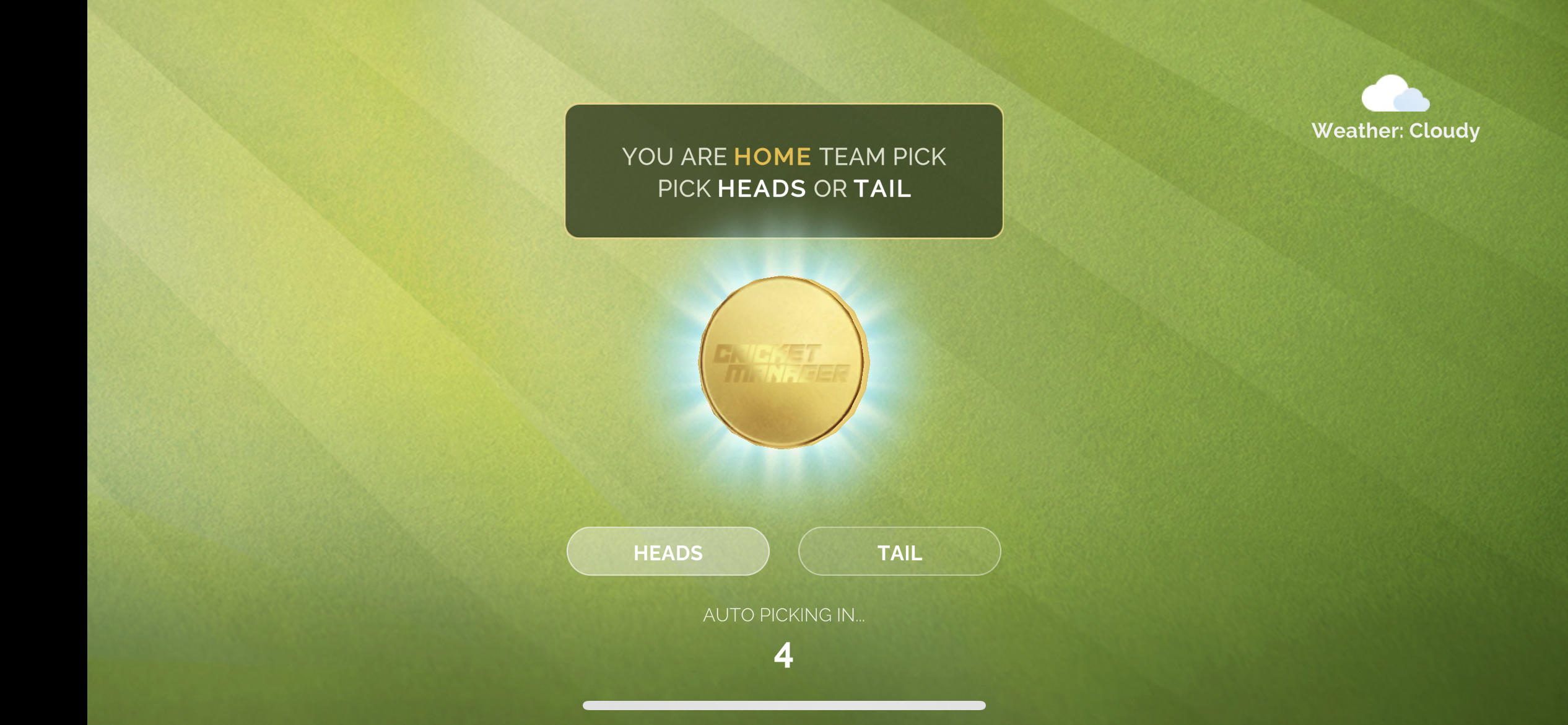
Task: Tap the Weather: Cloudy label
Action: [x=1397, y=130]
